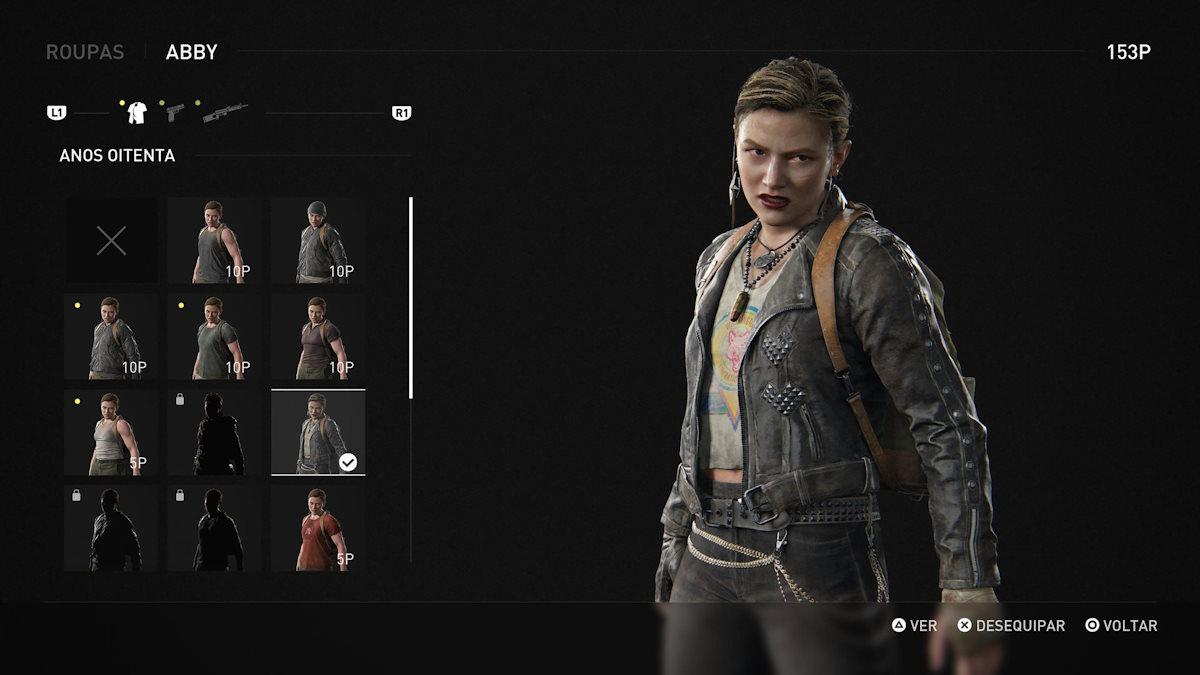Pick the red t-shirt outfit
Image resolution: width=1200 pixels, height=675 pixels.
[318, 528]
